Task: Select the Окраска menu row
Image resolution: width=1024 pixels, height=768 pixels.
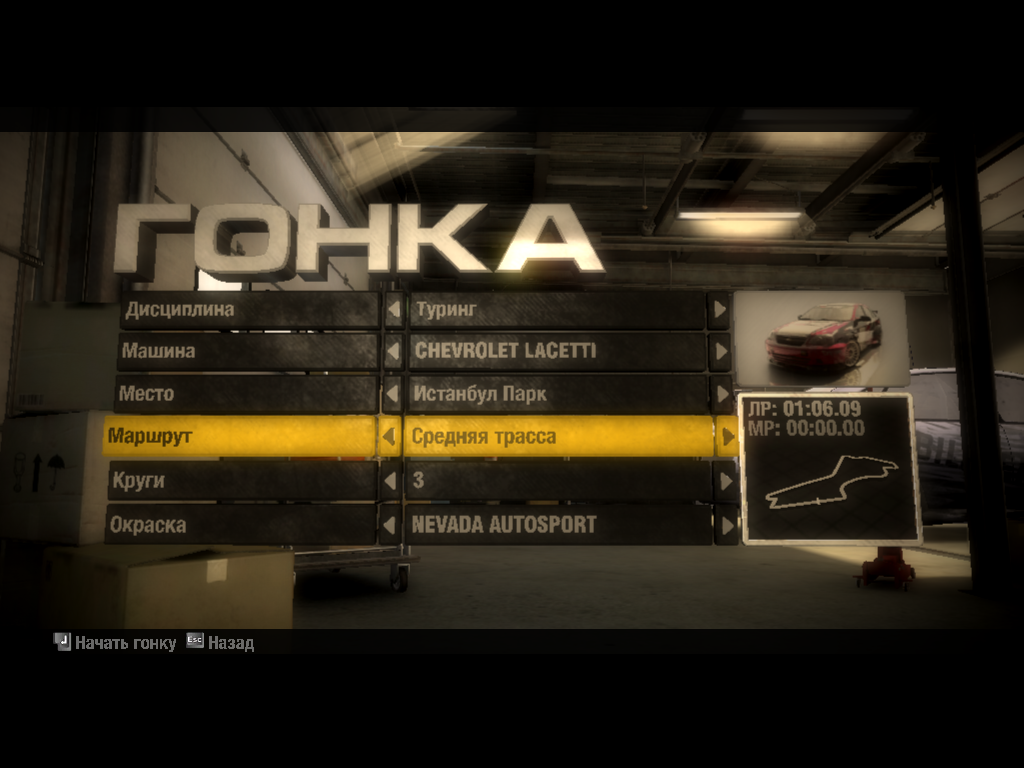Action: point(240,524)
